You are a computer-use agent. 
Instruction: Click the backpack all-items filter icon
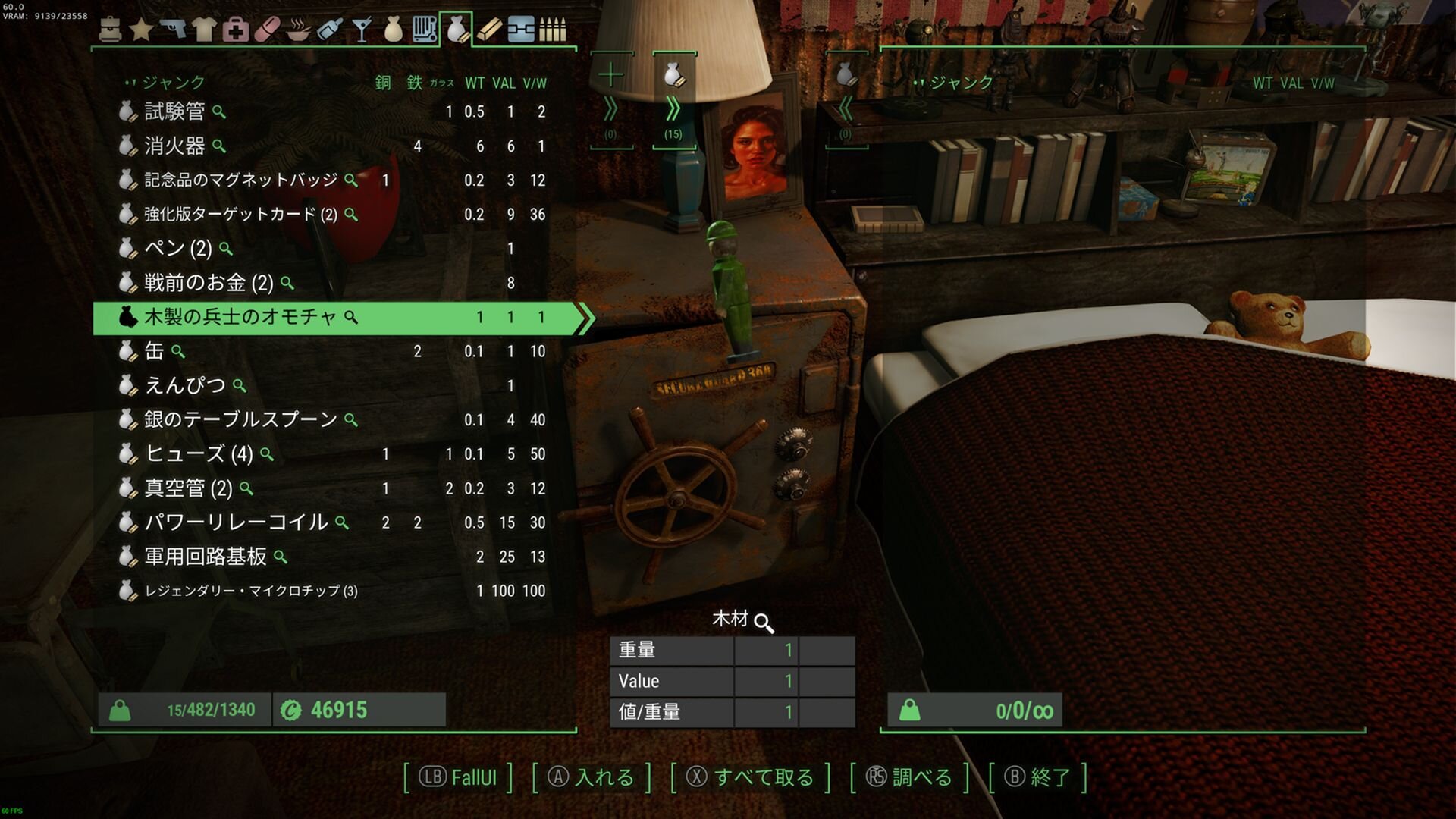pyautogui.click(x=108, y=29)
